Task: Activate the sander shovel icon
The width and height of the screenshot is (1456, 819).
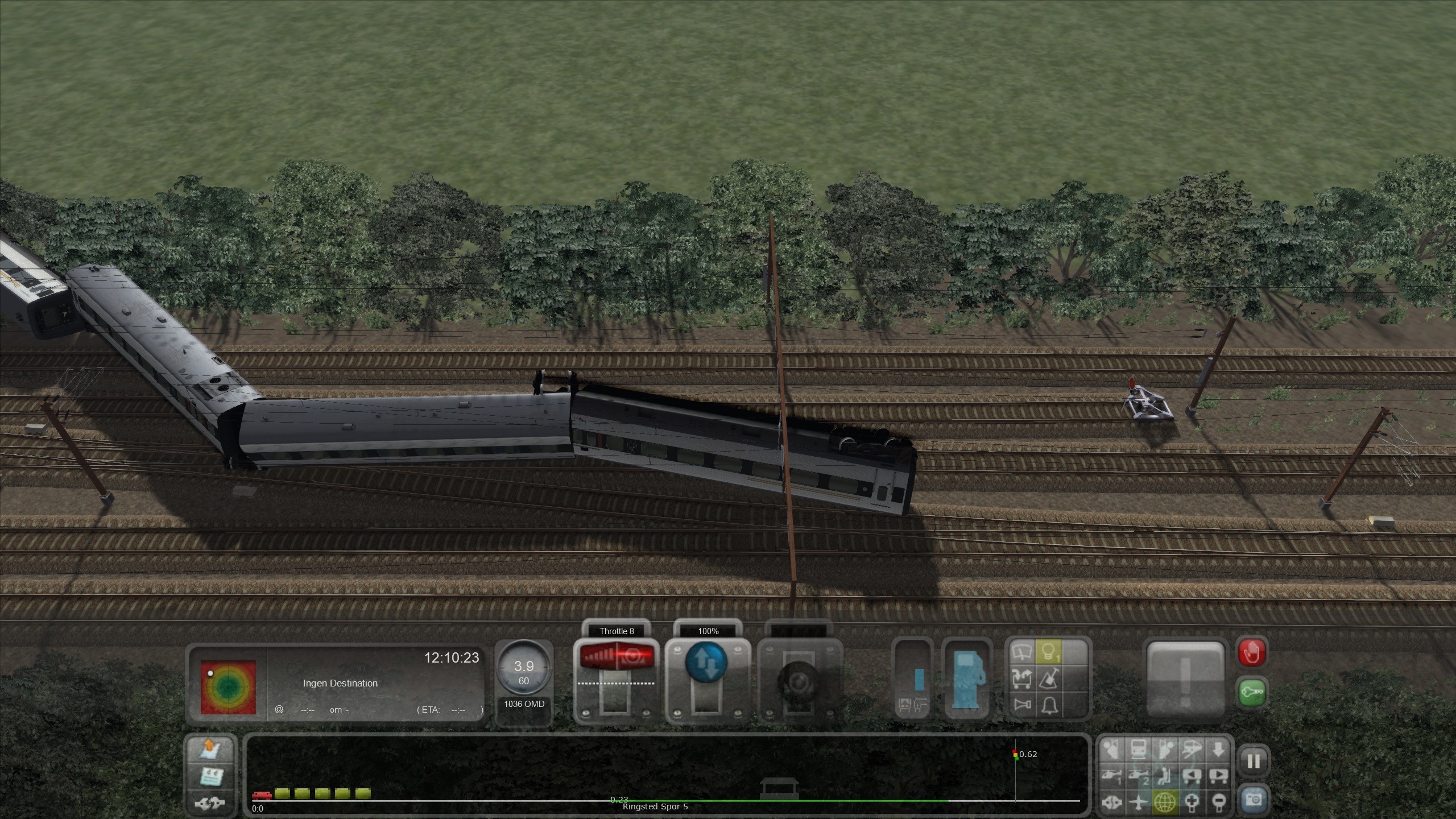Action: [x=1048, y=679]
